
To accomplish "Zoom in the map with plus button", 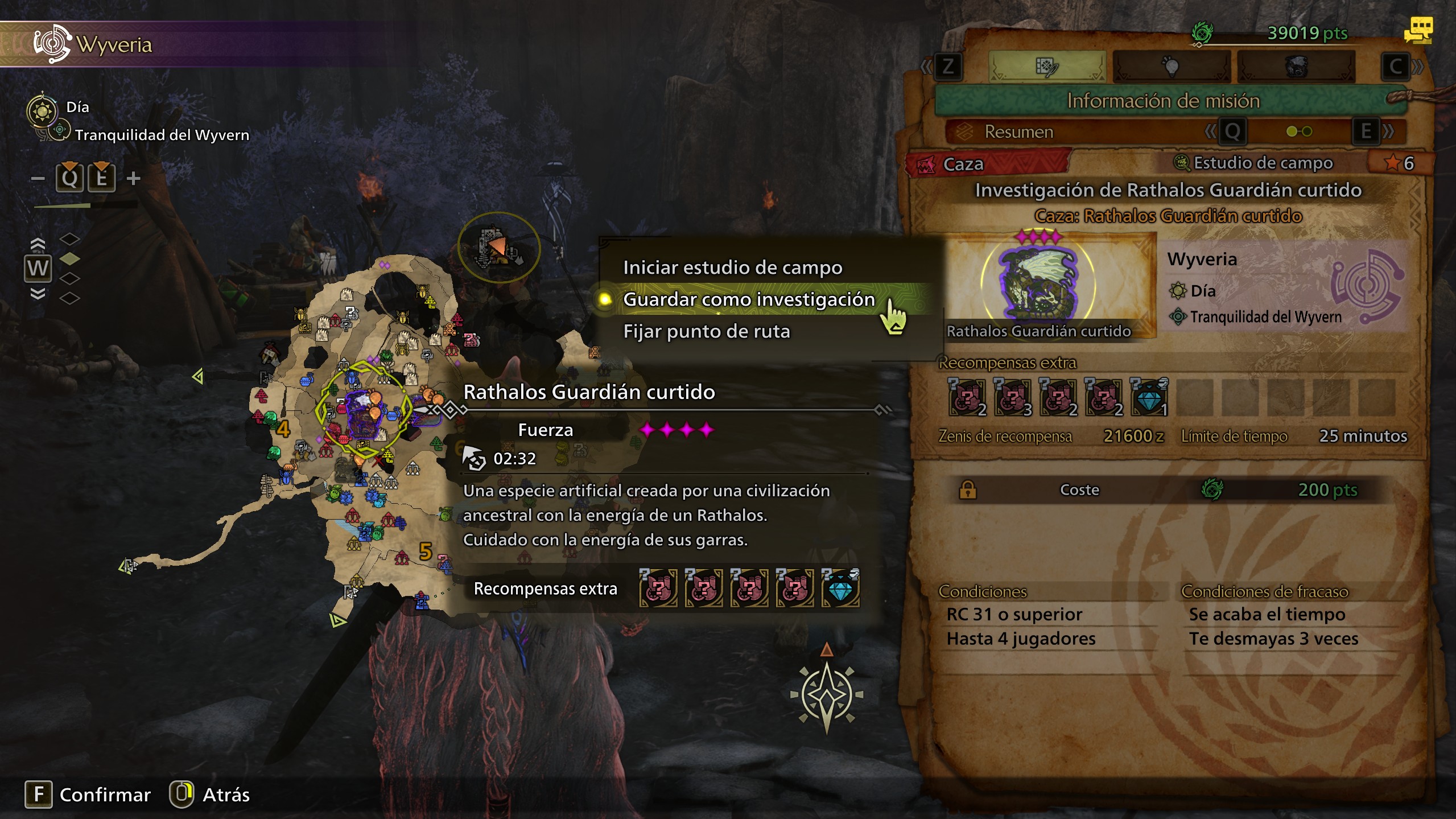I will point(134,179).
